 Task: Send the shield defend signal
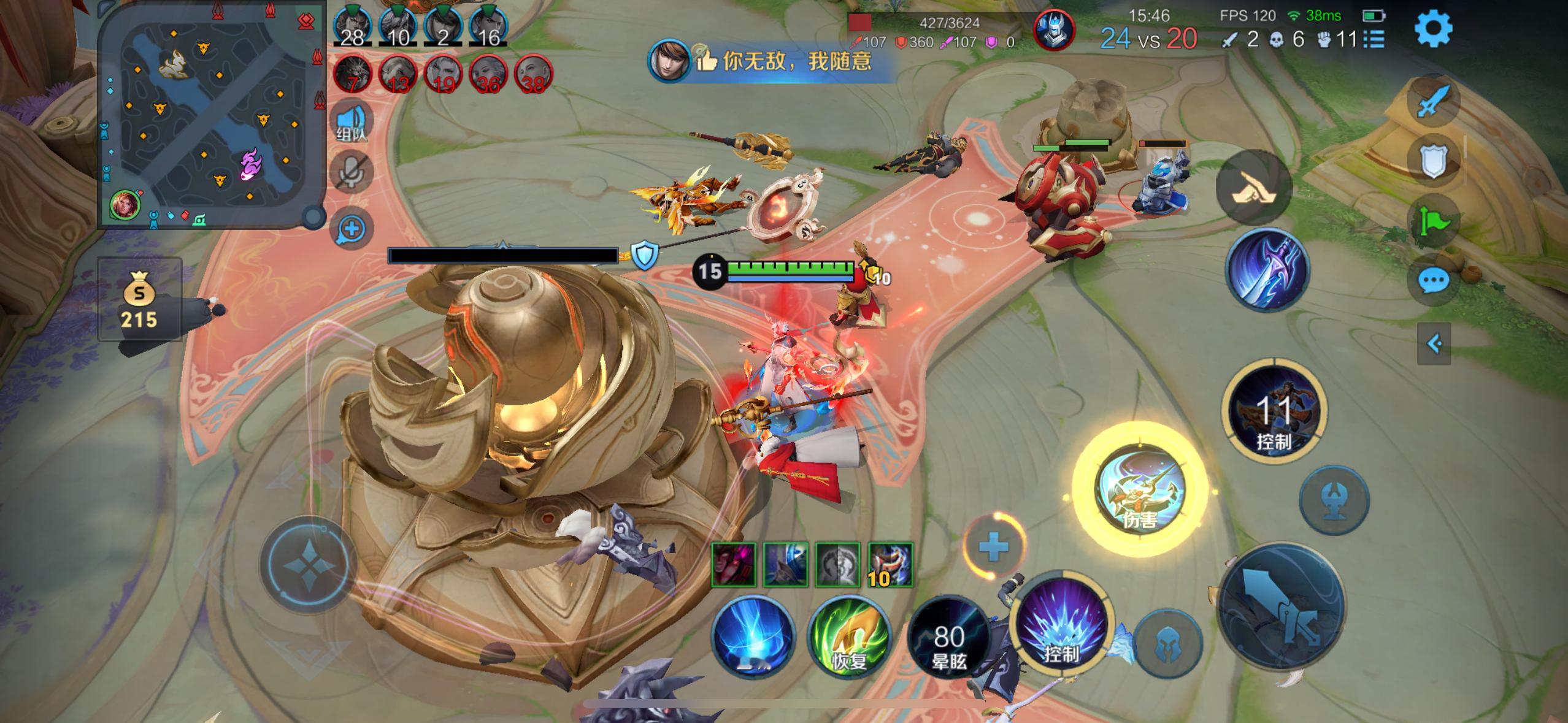click(1433, 161)
